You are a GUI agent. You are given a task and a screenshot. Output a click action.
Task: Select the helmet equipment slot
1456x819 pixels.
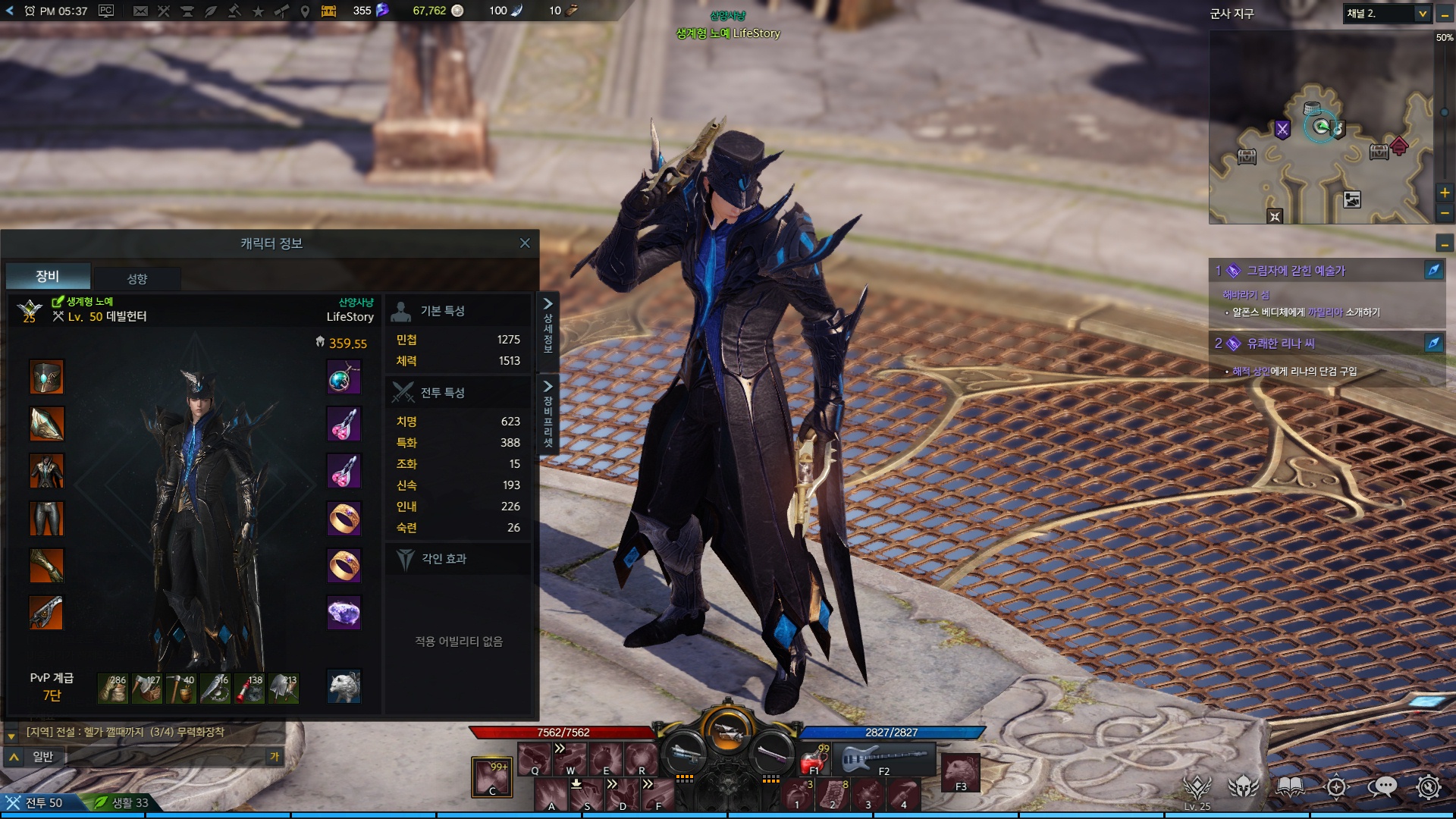click(46, 377)
